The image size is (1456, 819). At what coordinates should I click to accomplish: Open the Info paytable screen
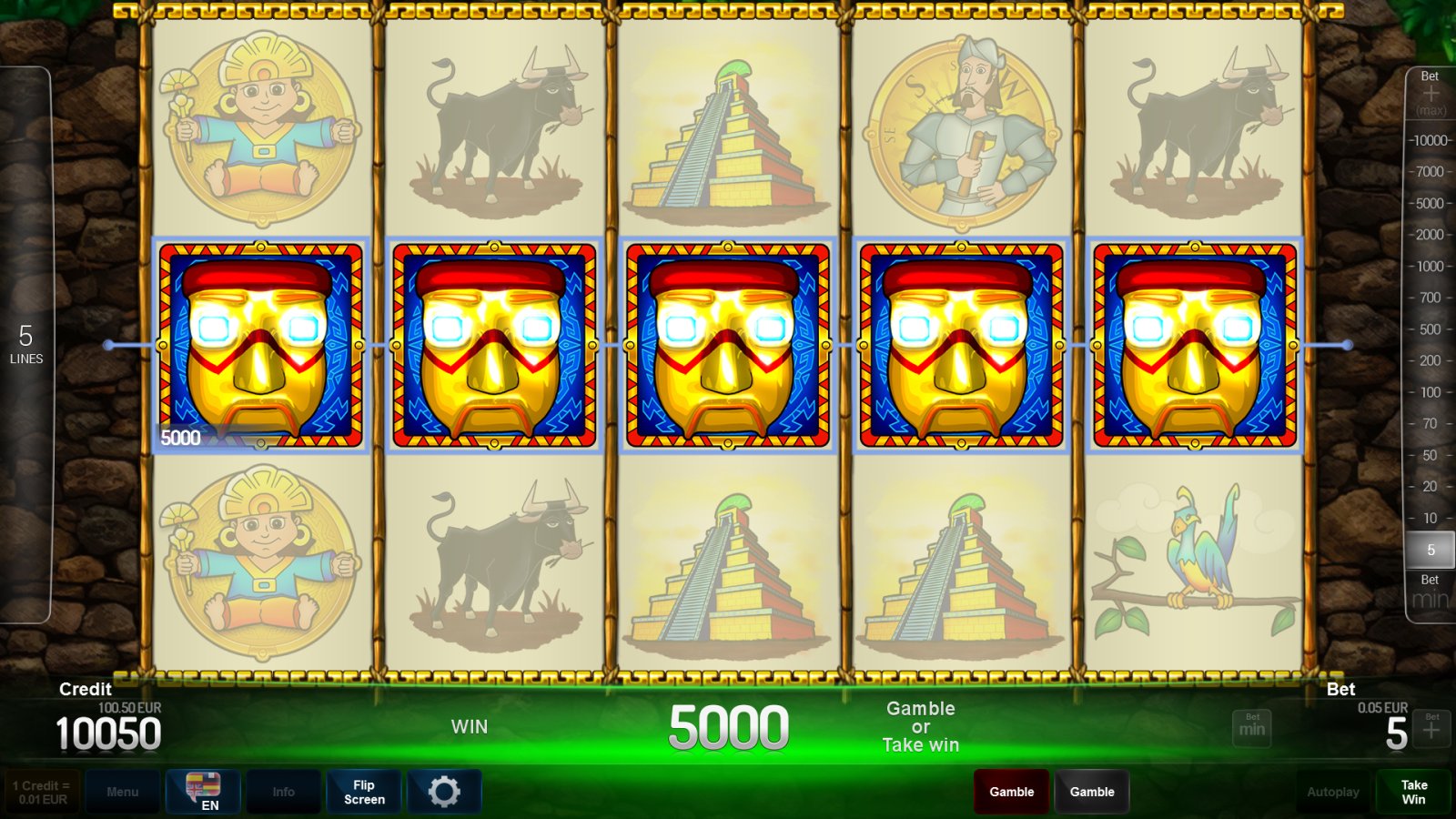coord(283,792)
